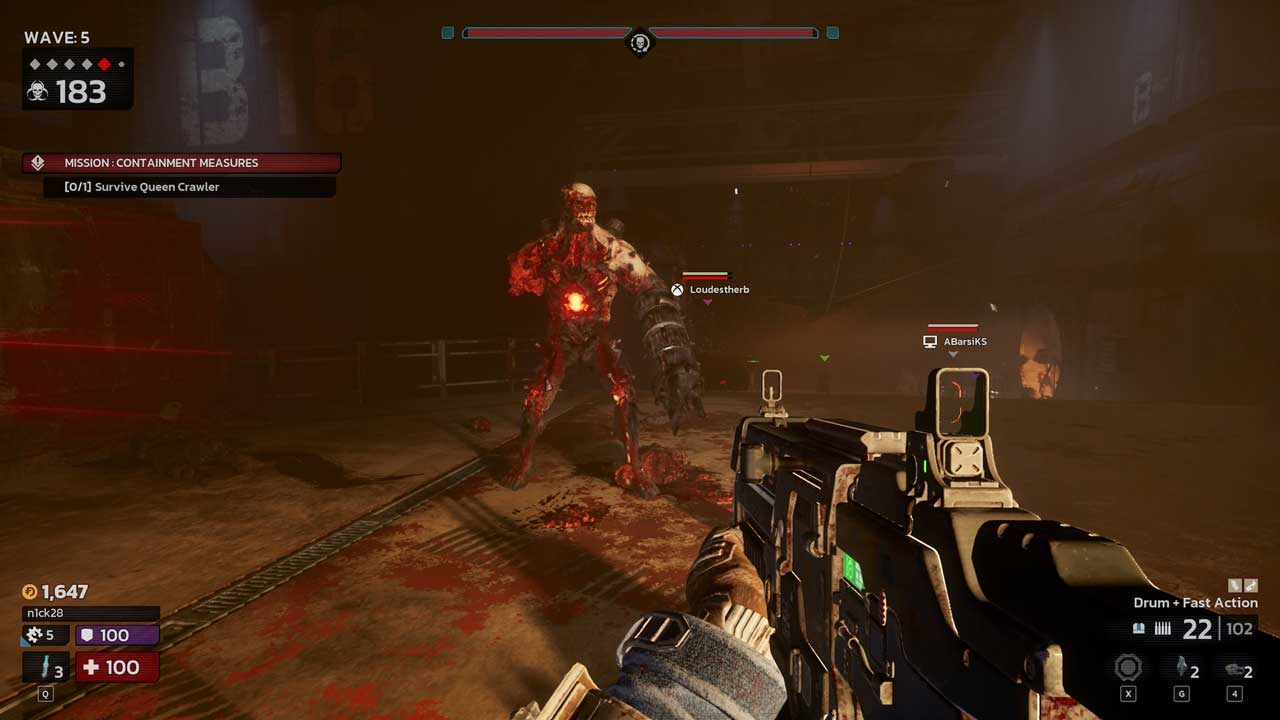
Task: Click the gold dosh coin icon
Action: [29, 592]
